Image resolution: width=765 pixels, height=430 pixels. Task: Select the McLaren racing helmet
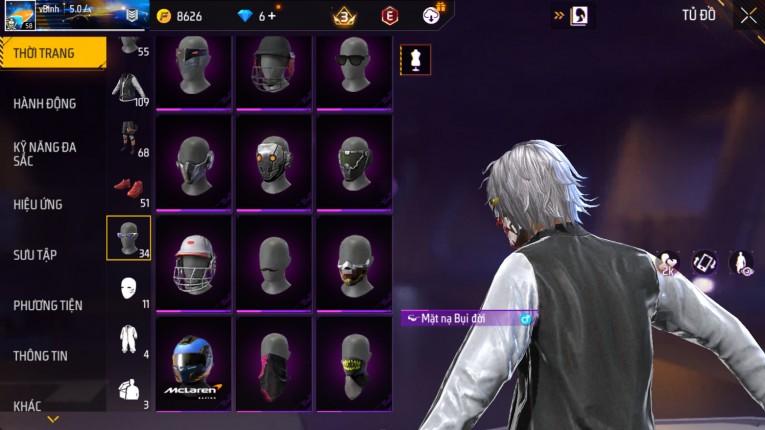click(193, 363)
